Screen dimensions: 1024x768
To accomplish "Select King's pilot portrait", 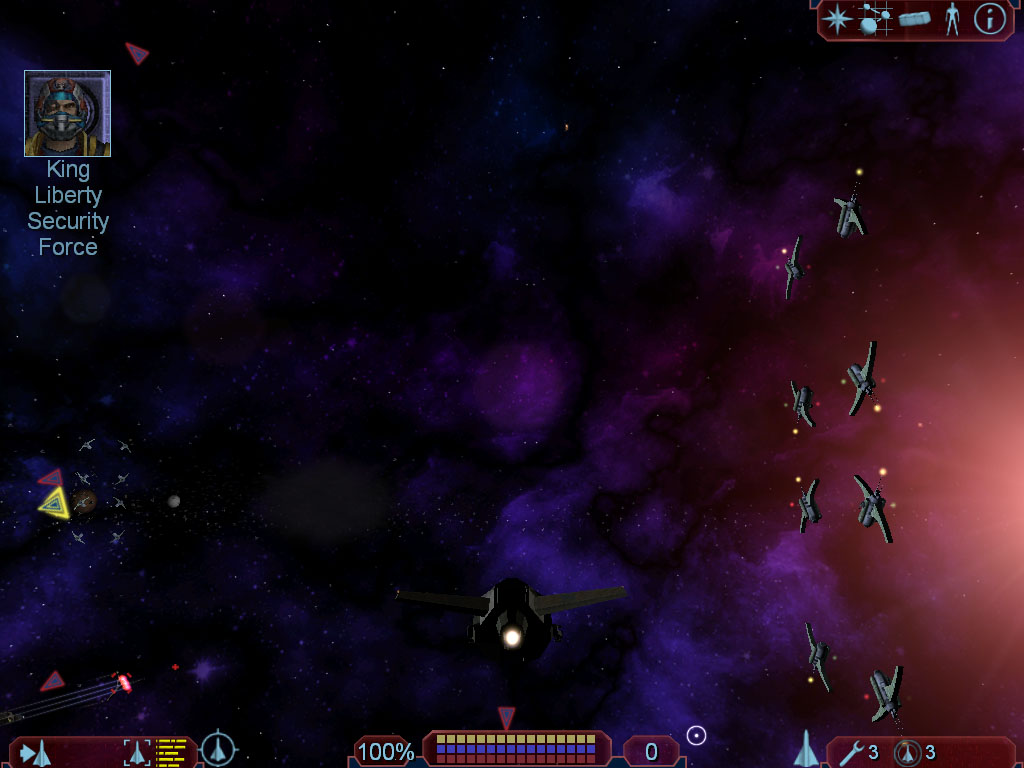I will pyautogui.click(x=67, y=114).
